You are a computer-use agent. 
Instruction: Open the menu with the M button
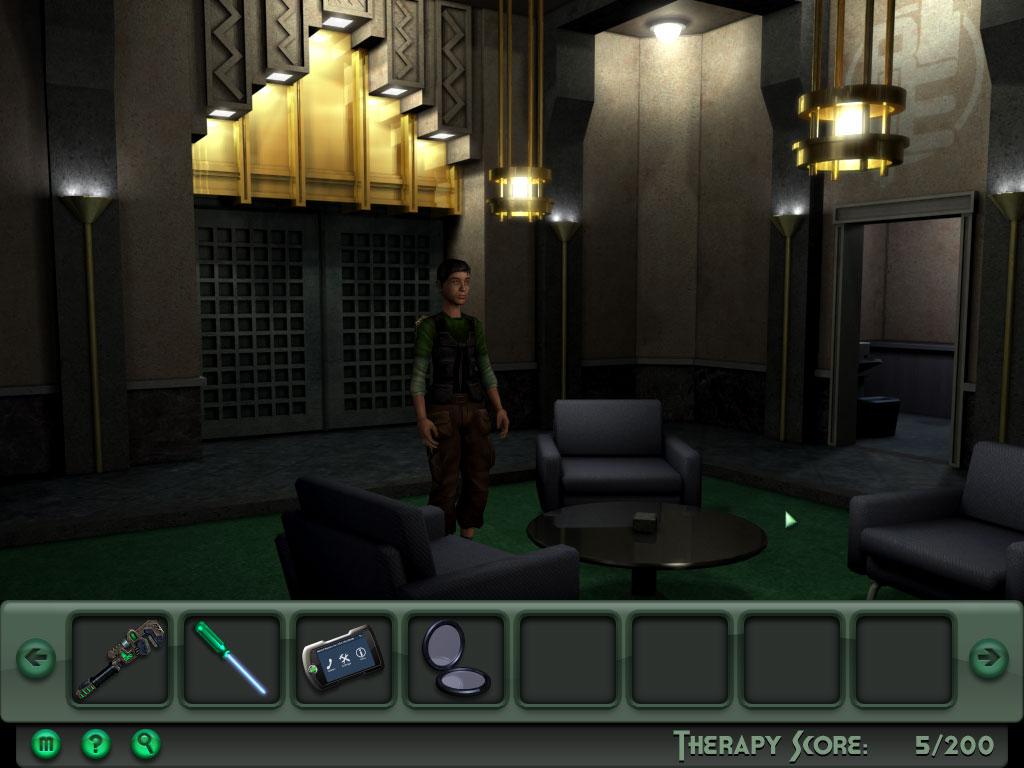click(46, 743)
